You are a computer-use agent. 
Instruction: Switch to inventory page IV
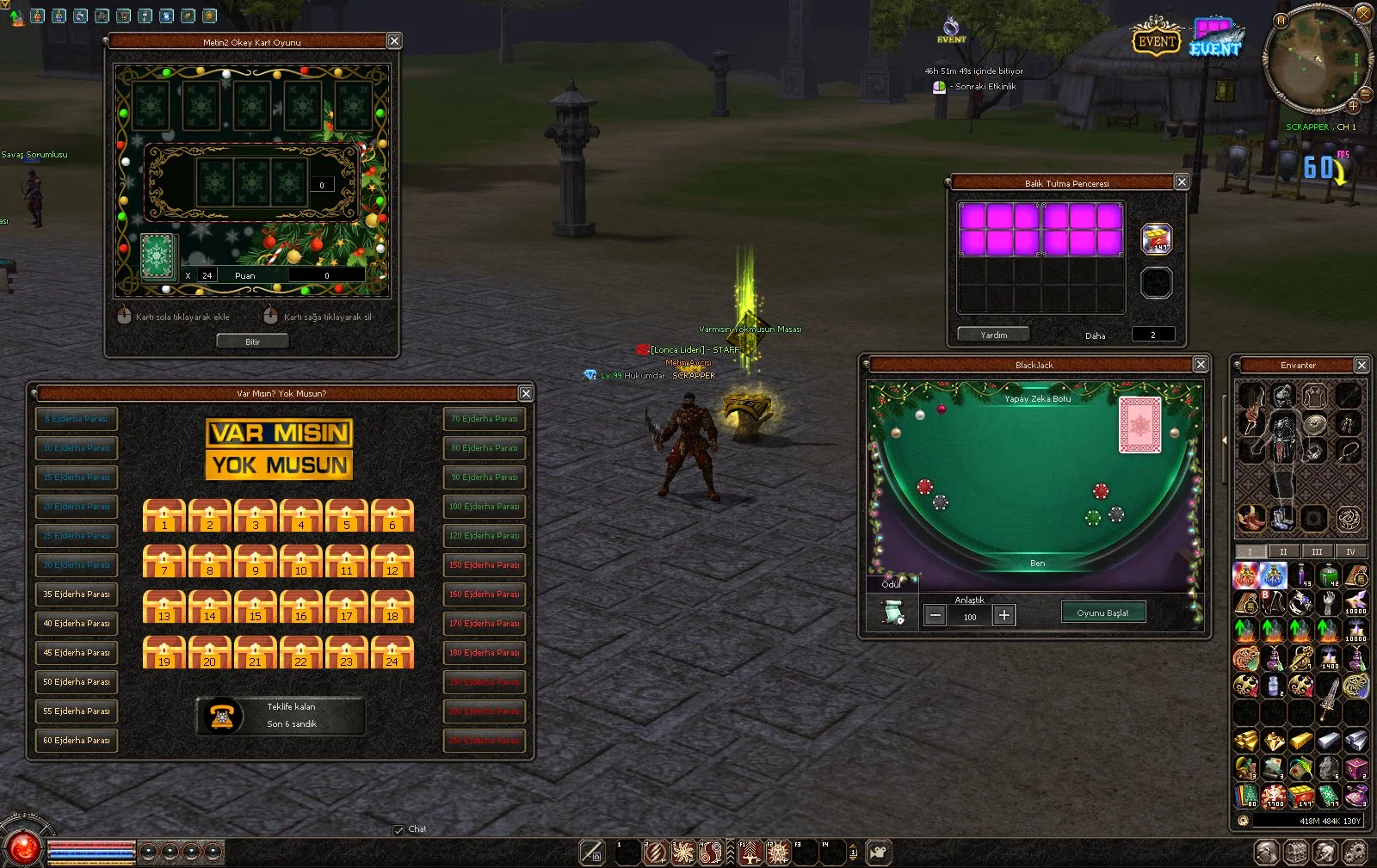click(x=1350, y=551)
